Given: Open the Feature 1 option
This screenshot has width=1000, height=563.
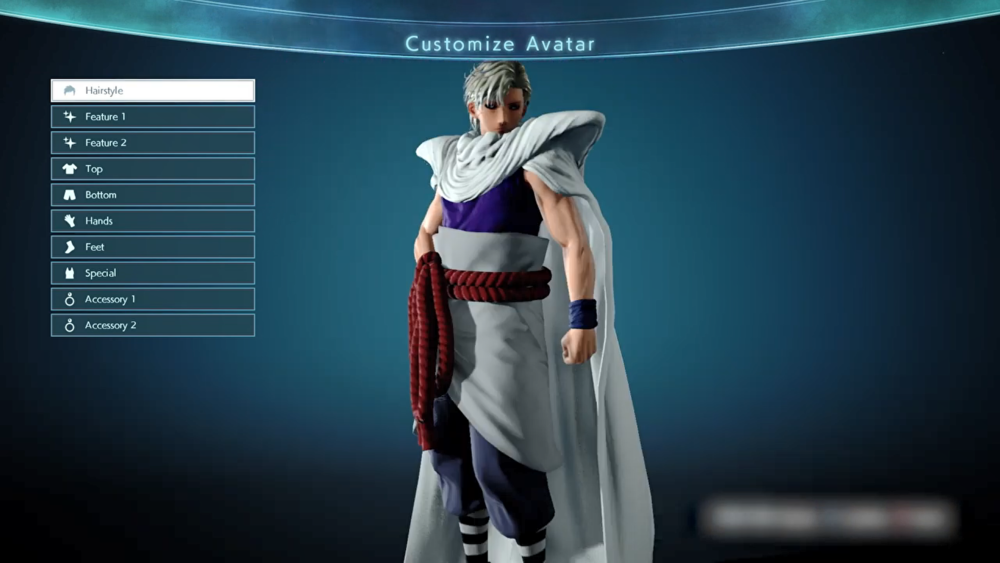Looking at the screenshot, I should coord(153,117).
